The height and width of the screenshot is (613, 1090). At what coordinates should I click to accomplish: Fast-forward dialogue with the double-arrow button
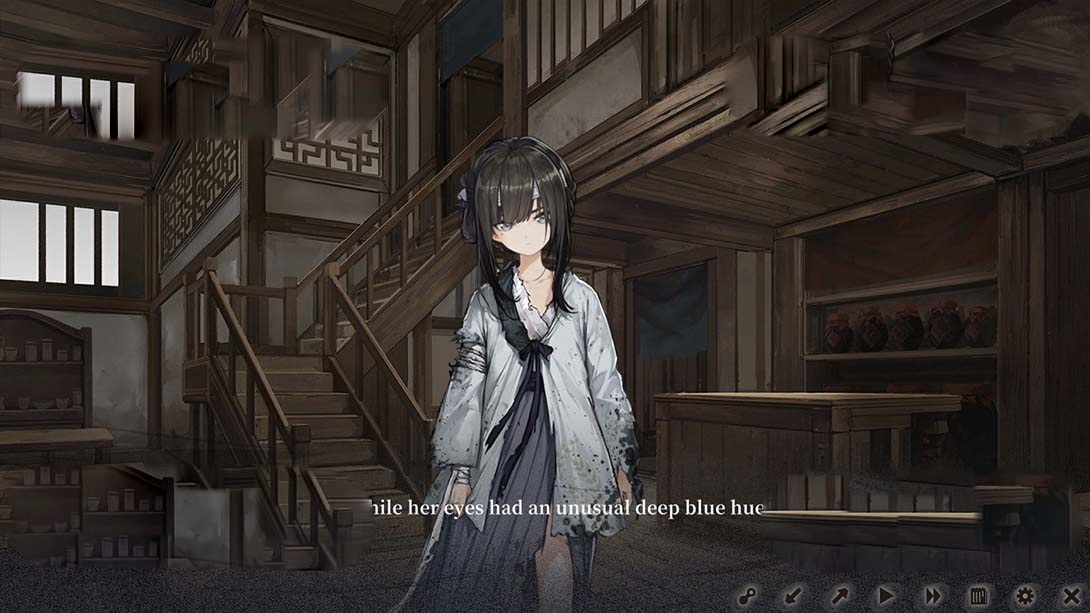932,596
